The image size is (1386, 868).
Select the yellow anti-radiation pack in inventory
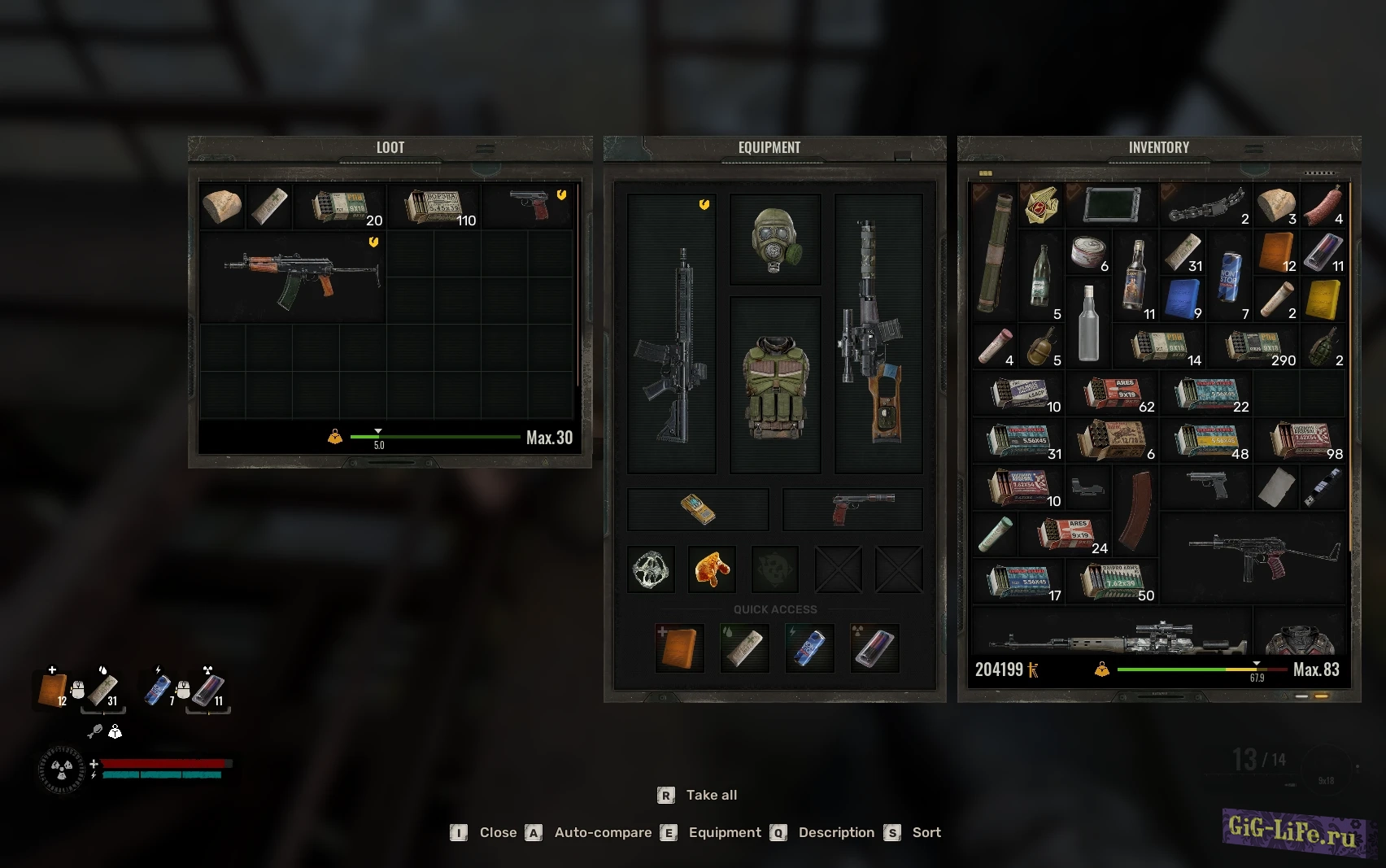coord(1323,299)
